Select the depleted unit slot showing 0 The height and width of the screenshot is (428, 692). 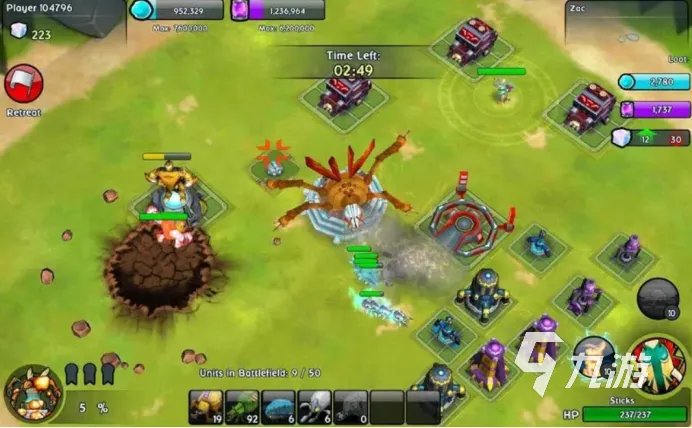click(x=350, y=405)
